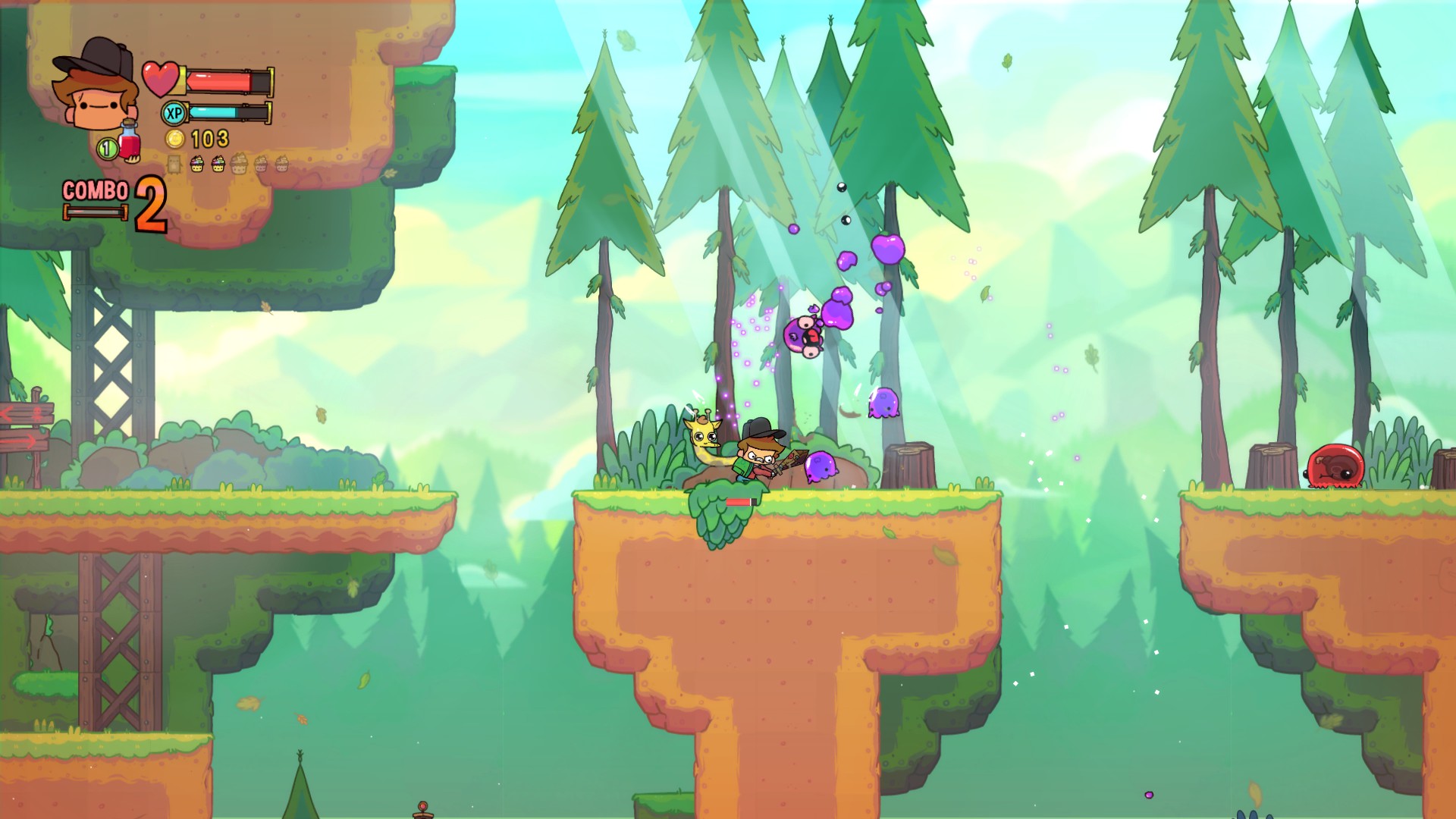The height and width of the screenshot is (819, 1456).
Task: Select the red potion bottle item
Action: tap(128, 142)
